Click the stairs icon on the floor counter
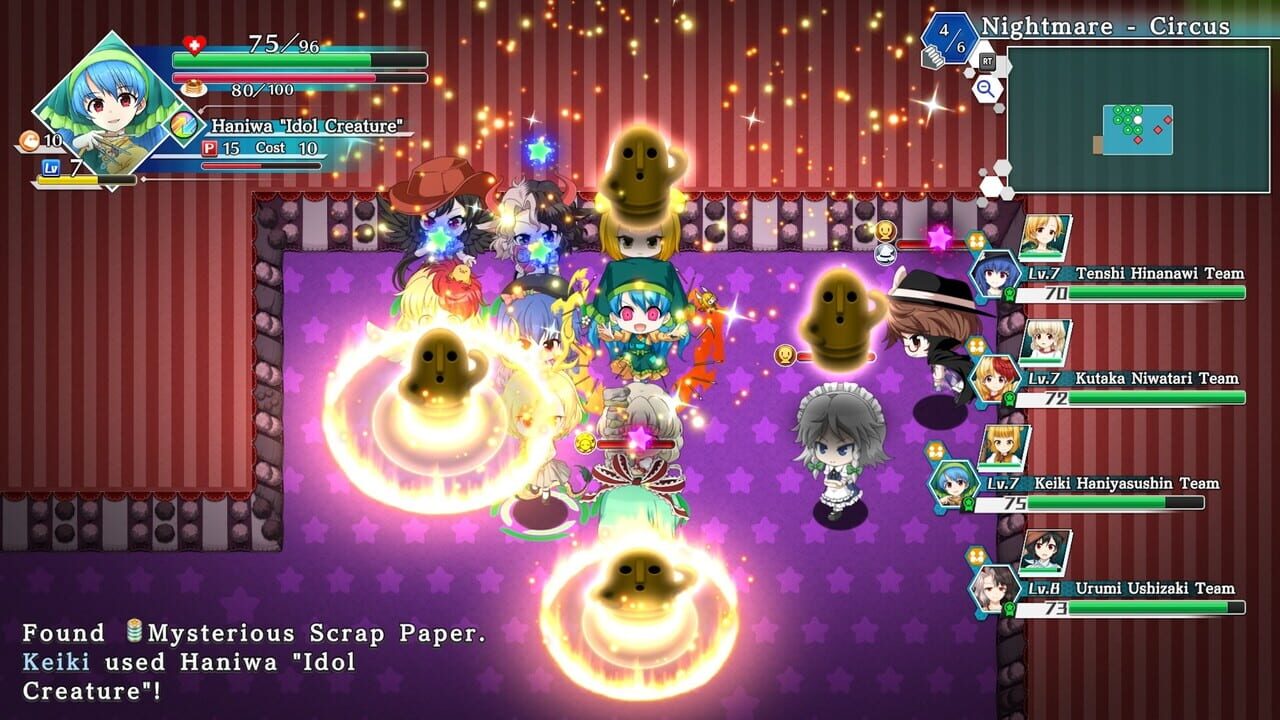 coord(933,58)
